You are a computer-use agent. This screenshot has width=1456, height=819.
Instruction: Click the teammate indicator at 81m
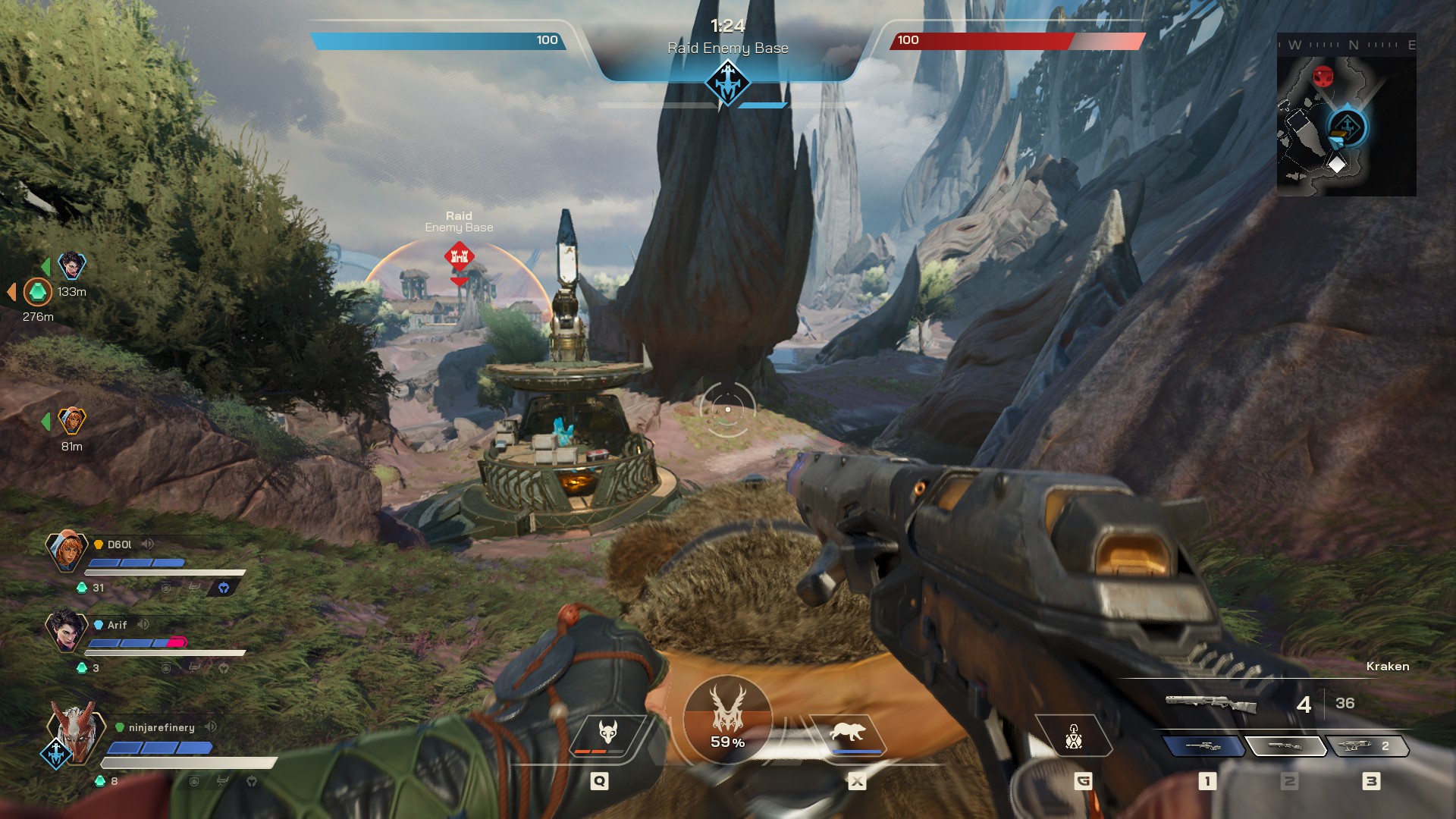[72, 420]
